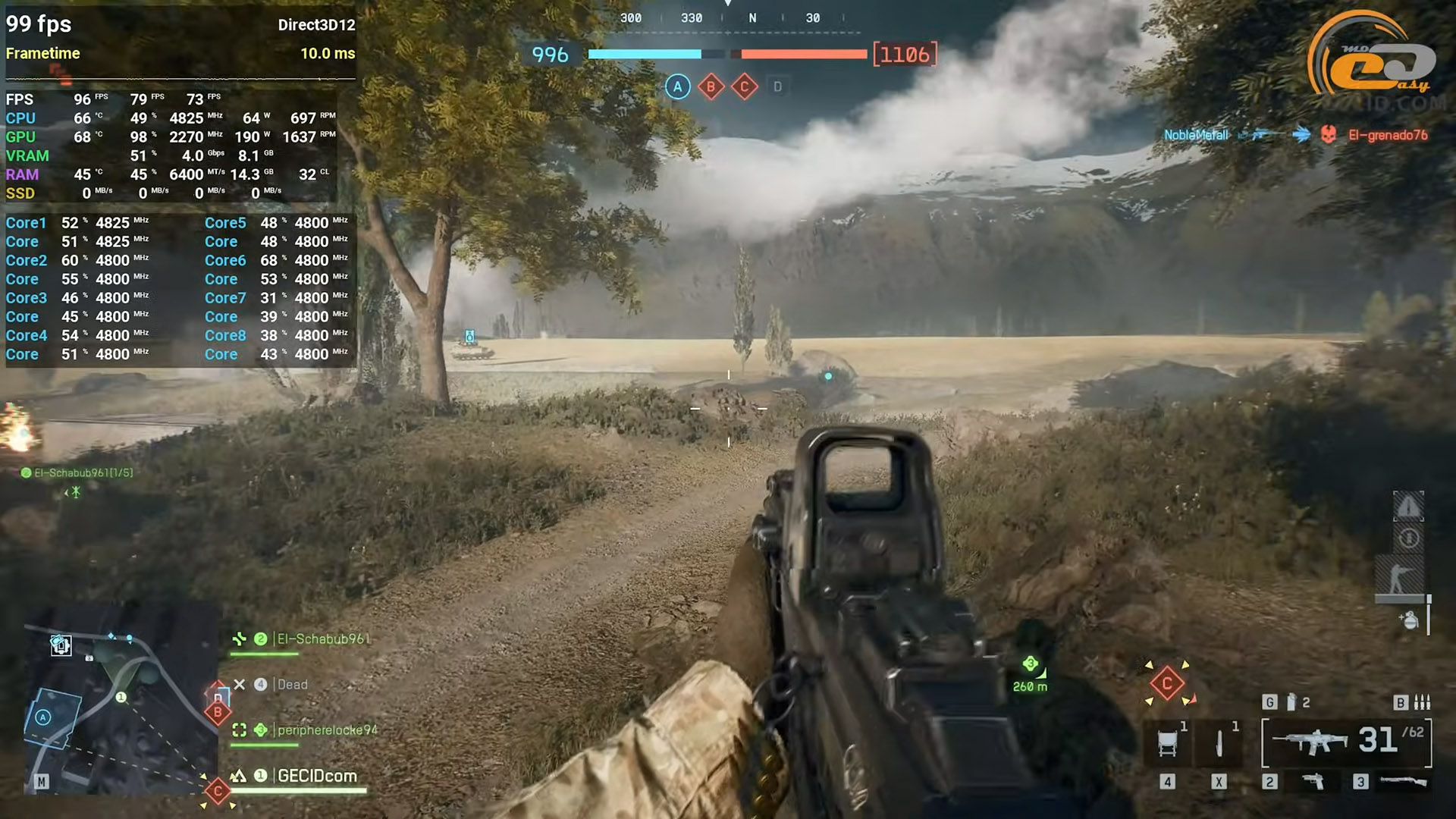Viewport: 1456px width, 819px height.
Task: Select objective B in the top capture bar
Action: coord(711,87)
